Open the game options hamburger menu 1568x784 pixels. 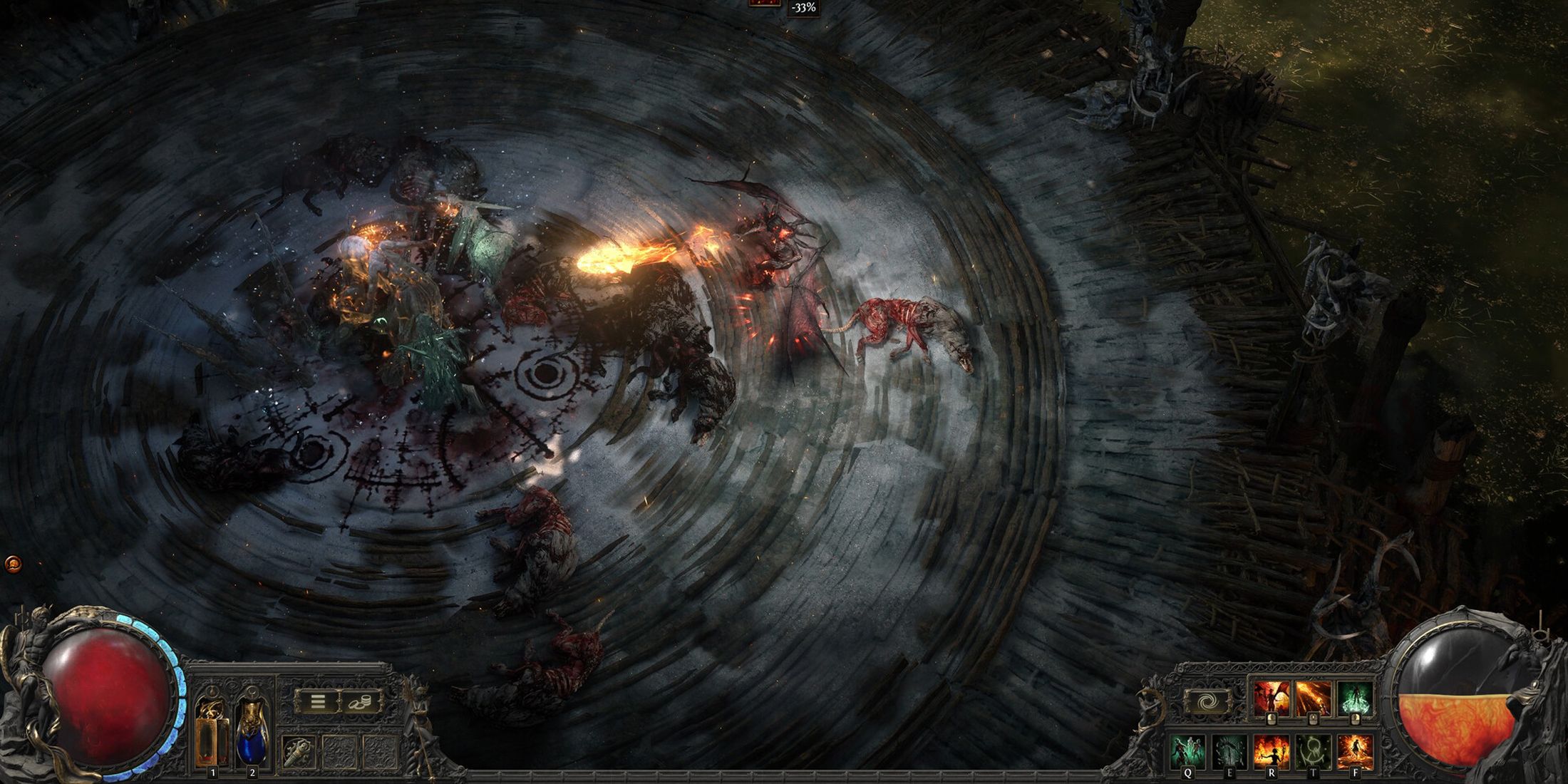[x=317, y=702]
